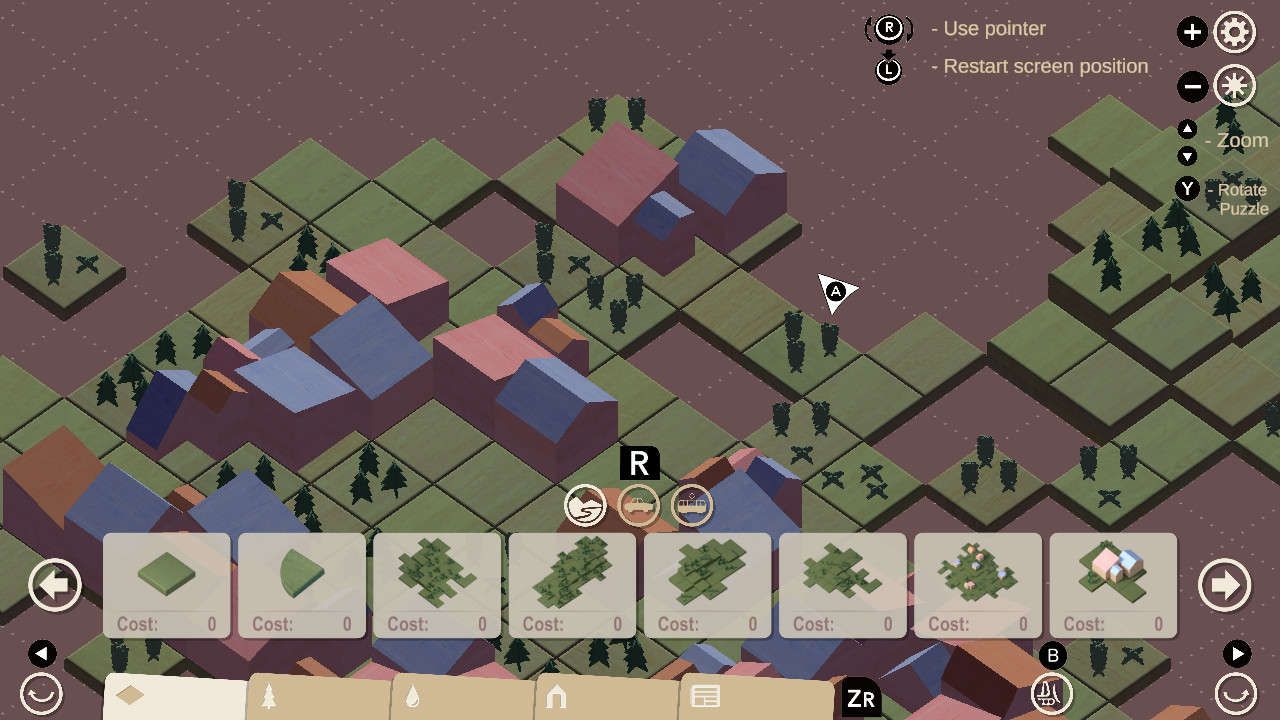Switch to the tree category tab
1280x720 pixels.
[266, 697]
